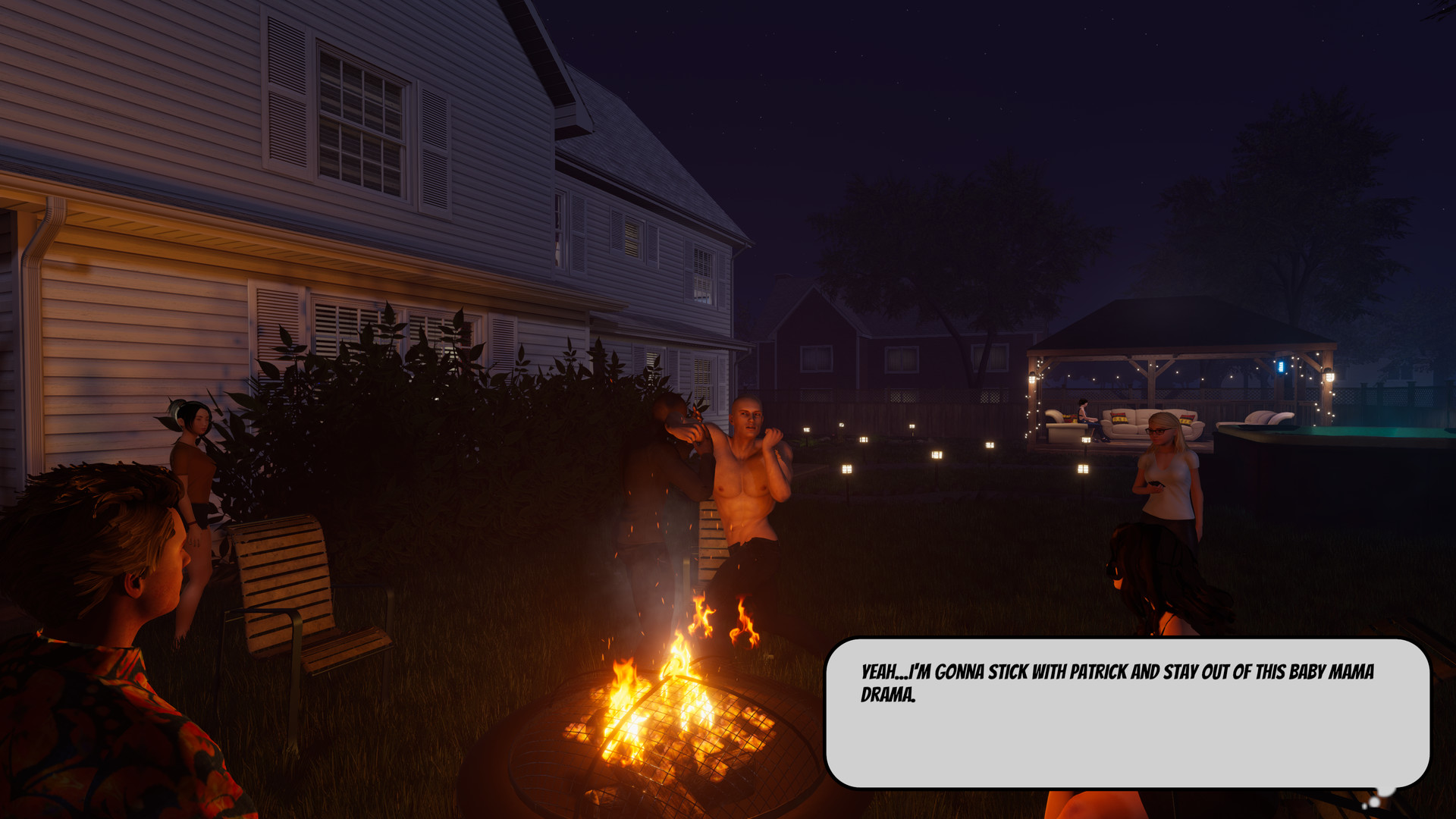Select the hedge bushes beside the house

pos(455,432)
